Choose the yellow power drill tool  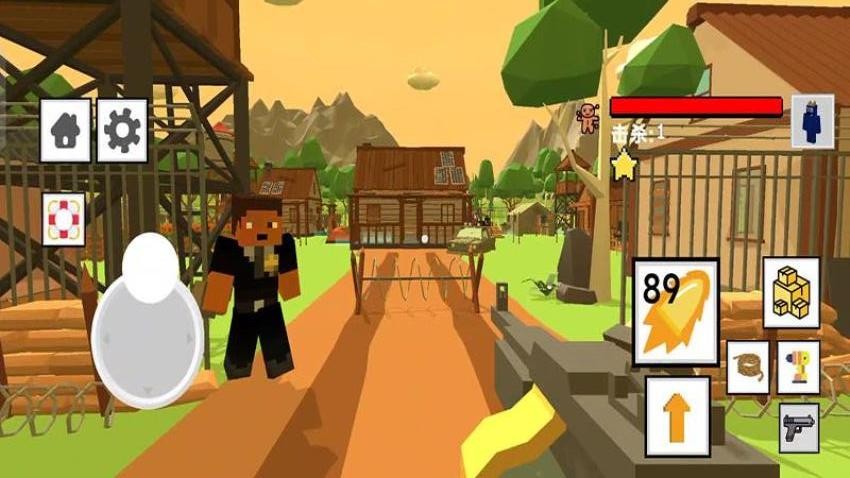(x=798, y=367)
